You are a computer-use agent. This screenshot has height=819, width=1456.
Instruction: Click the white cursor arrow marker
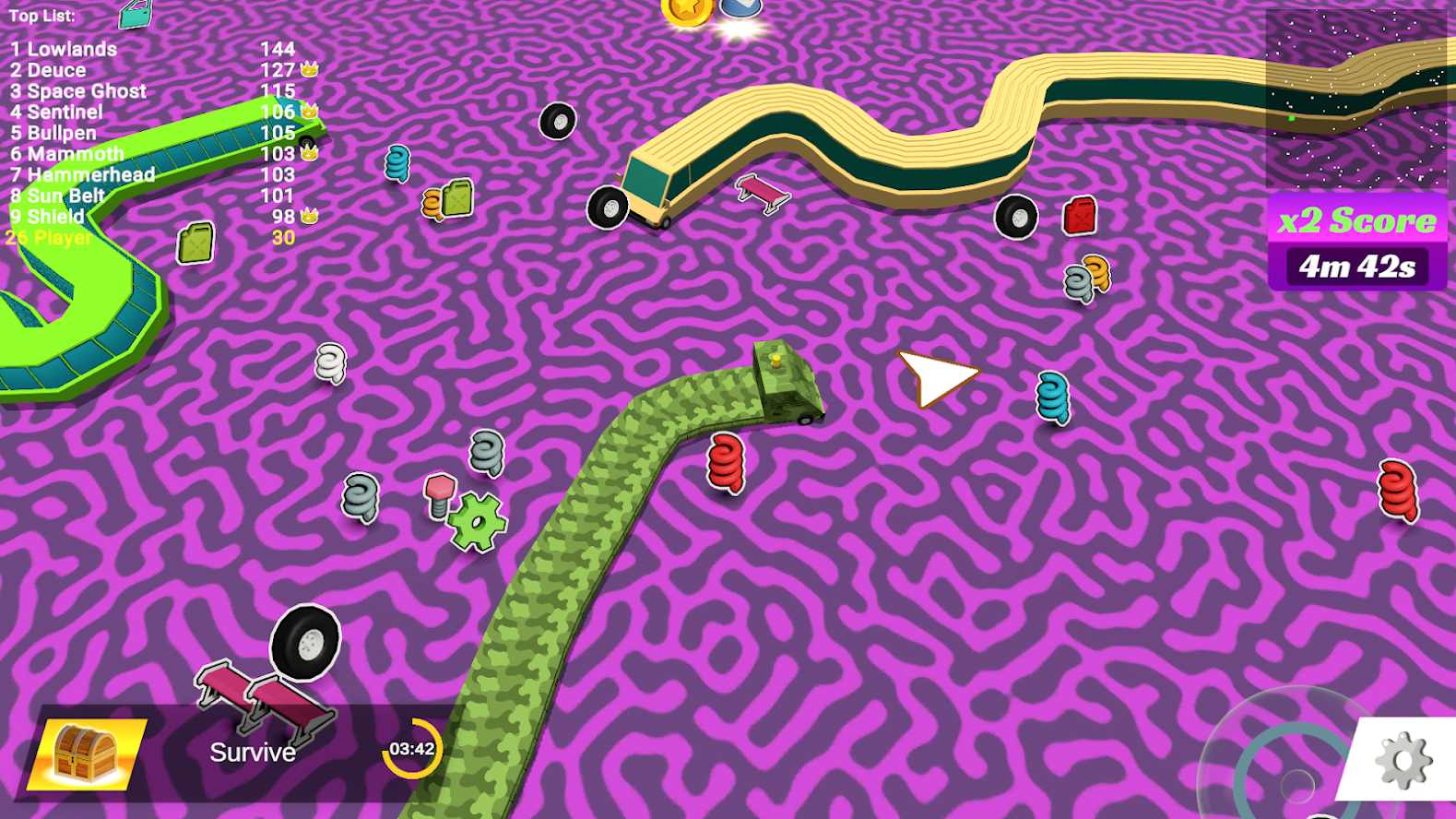[937, 376]
